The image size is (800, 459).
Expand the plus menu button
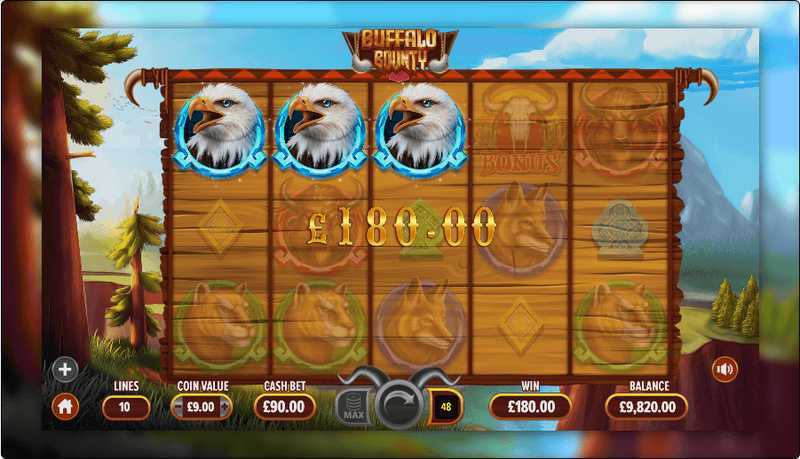pyautogui.click(x=65, y=370)
